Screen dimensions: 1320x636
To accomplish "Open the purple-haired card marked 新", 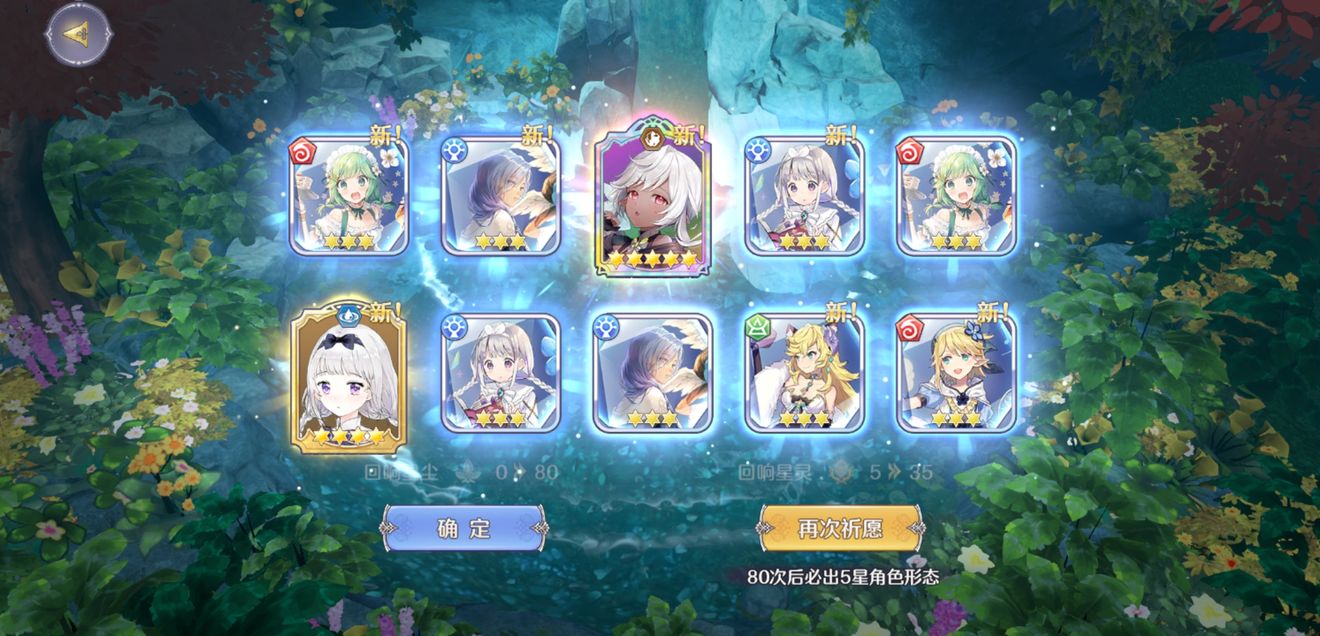I will click(x=501, y=196).
